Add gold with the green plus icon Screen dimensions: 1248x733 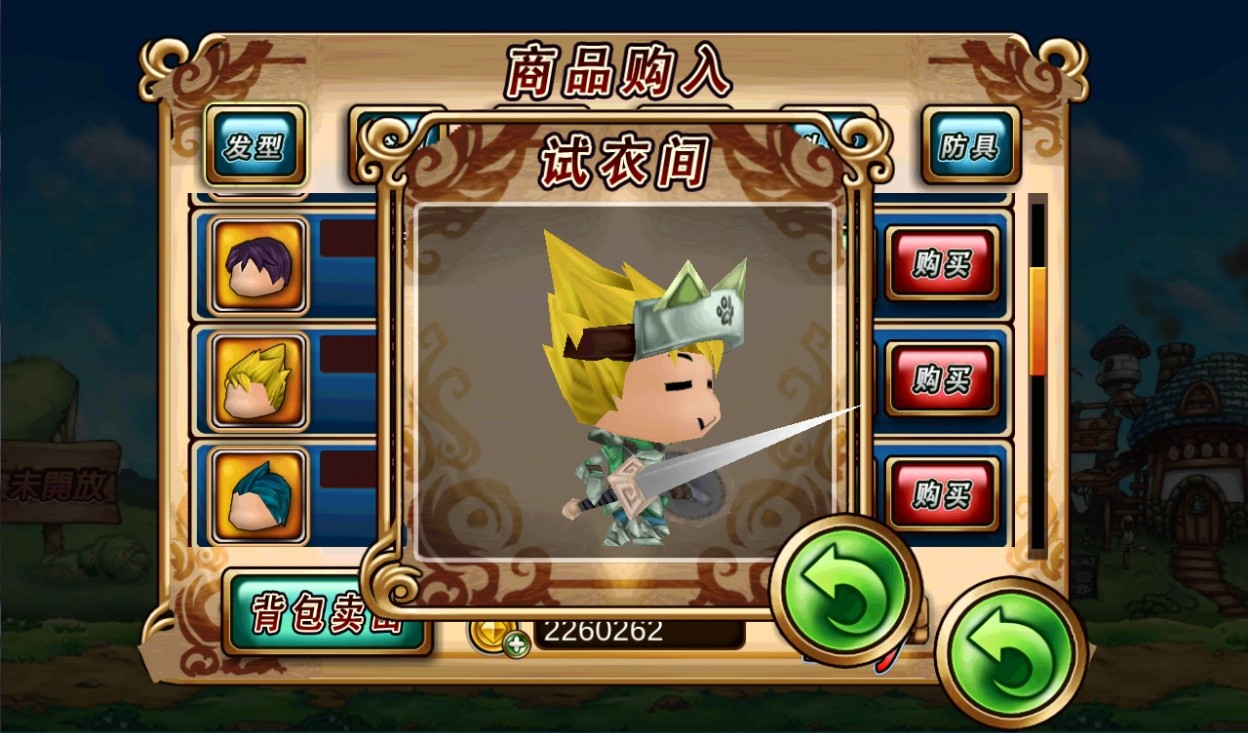[x=516, y=644]
